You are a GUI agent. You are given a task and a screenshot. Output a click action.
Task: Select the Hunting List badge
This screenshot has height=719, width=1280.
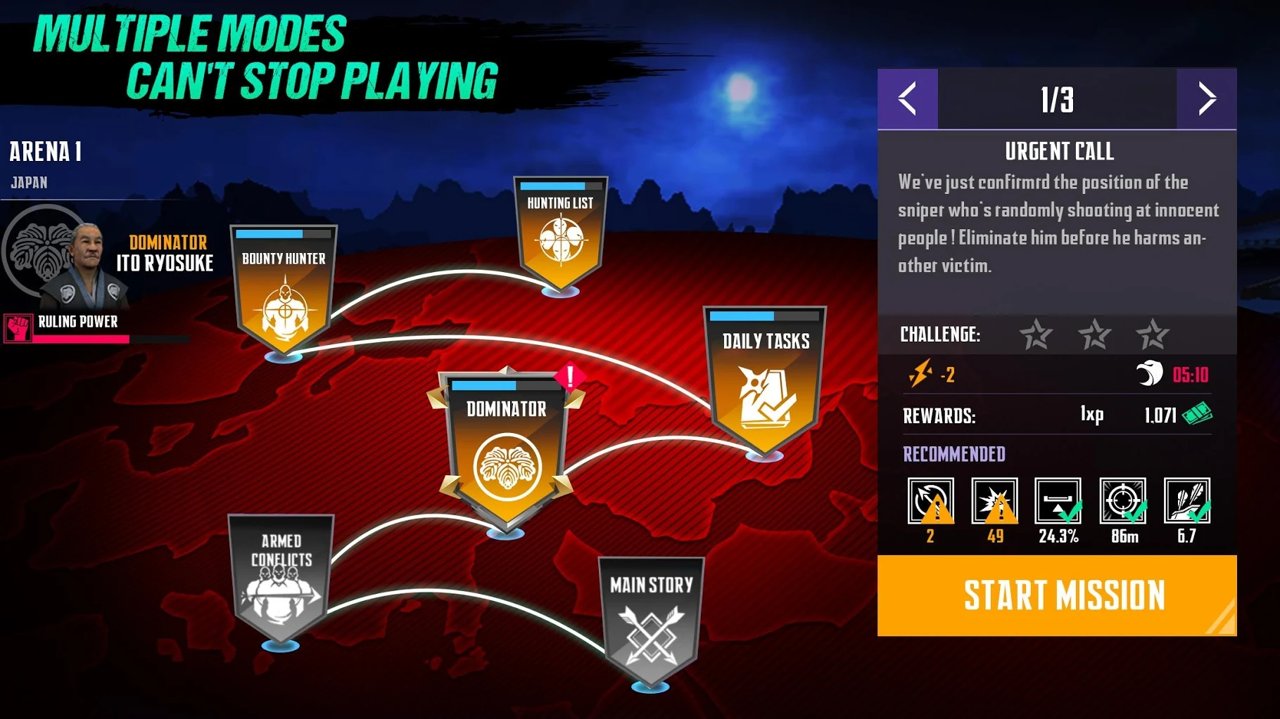(560, 232)
